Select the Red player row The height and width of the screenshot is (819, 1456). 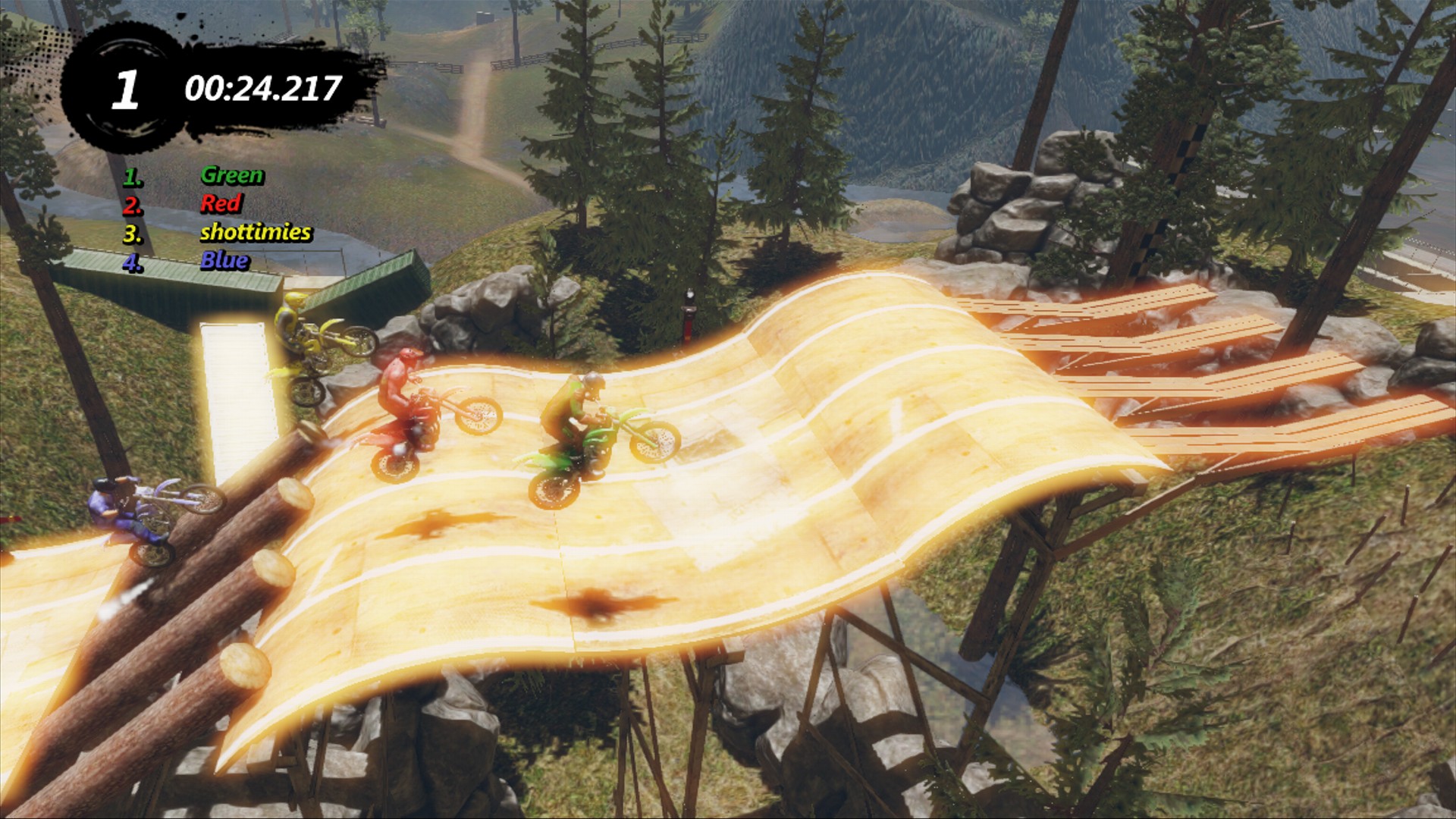tap(220, 203)
